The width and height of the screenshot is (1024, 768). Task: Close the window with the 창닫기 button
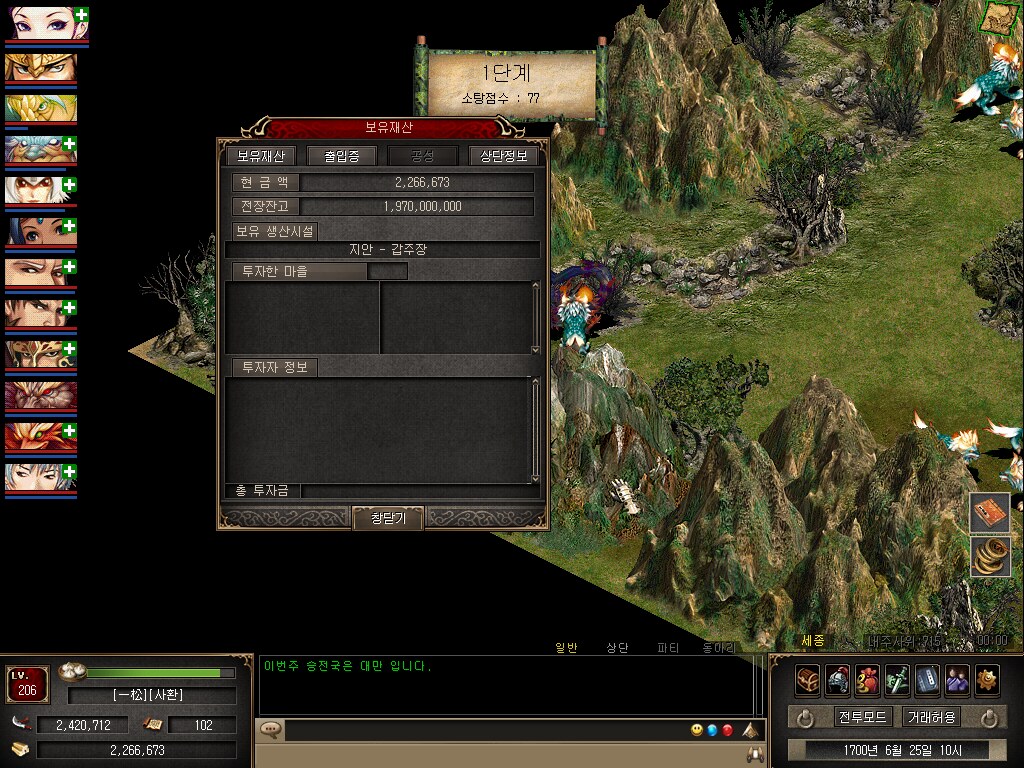[x=387, y=518]
